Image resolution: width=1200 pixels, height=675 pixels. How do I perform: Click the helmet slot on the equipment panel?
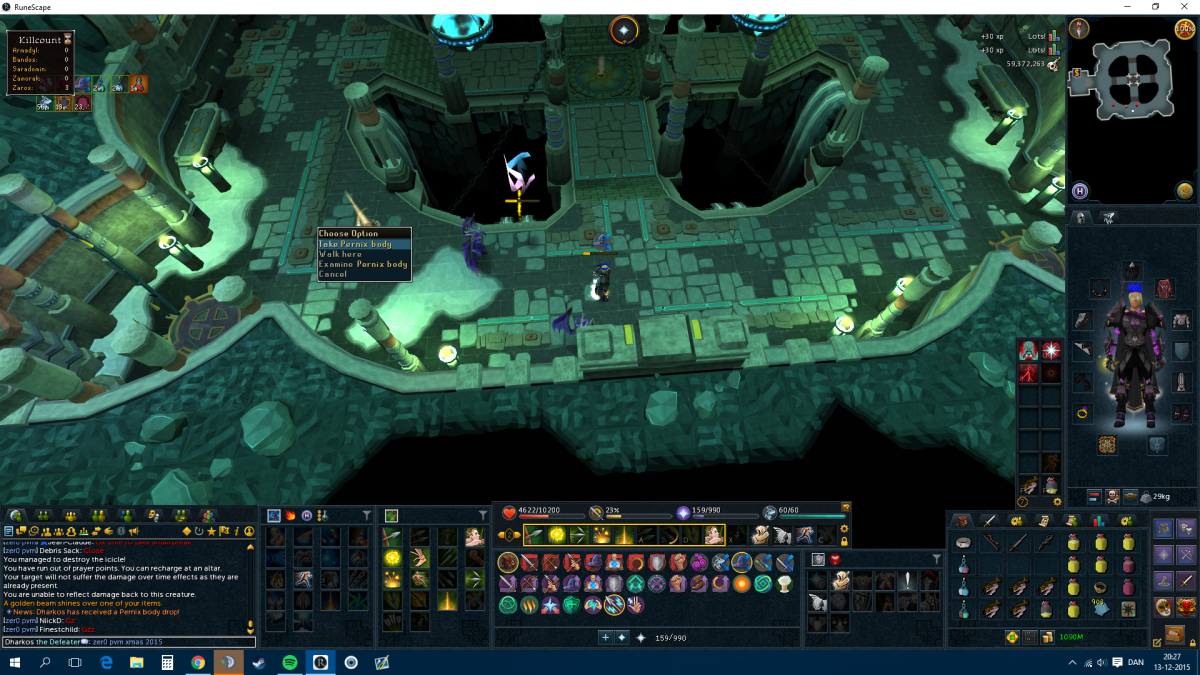(x=1131, y=271)
